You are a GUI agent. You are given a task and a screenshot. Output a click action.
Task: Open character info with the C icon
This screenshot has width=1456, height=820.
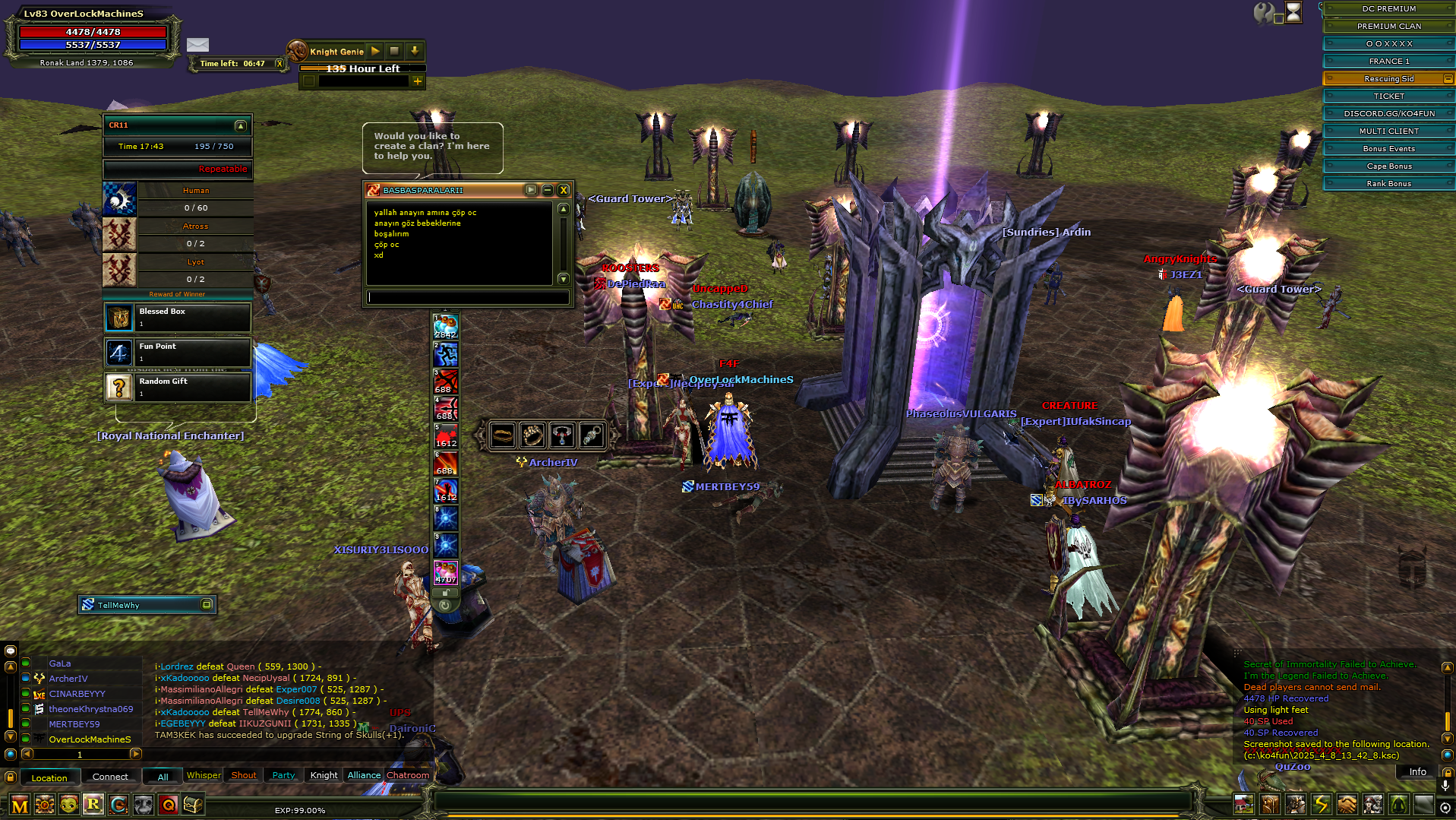click(117, 806)
